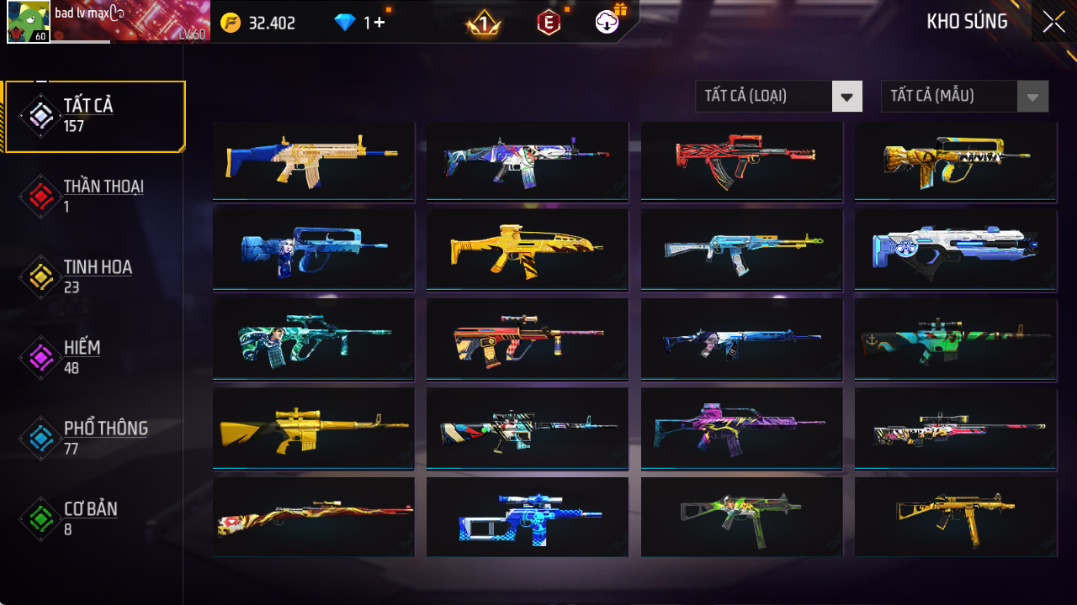Pick the all-gold sniper rifle skin

[313, 428]
